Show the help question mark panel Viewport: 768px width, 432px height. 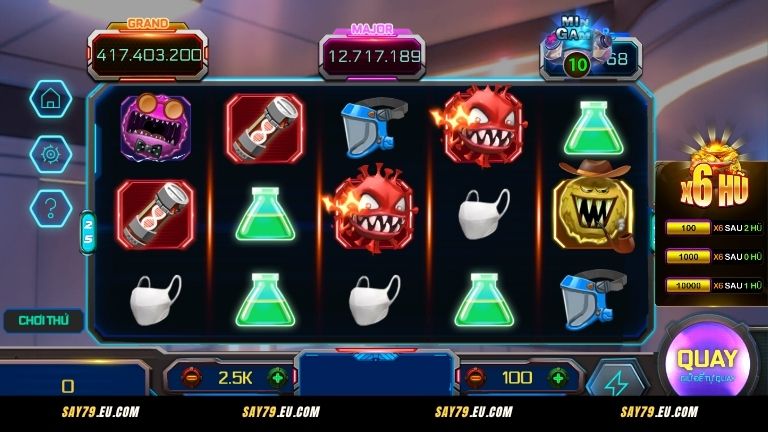click(48, 208)
